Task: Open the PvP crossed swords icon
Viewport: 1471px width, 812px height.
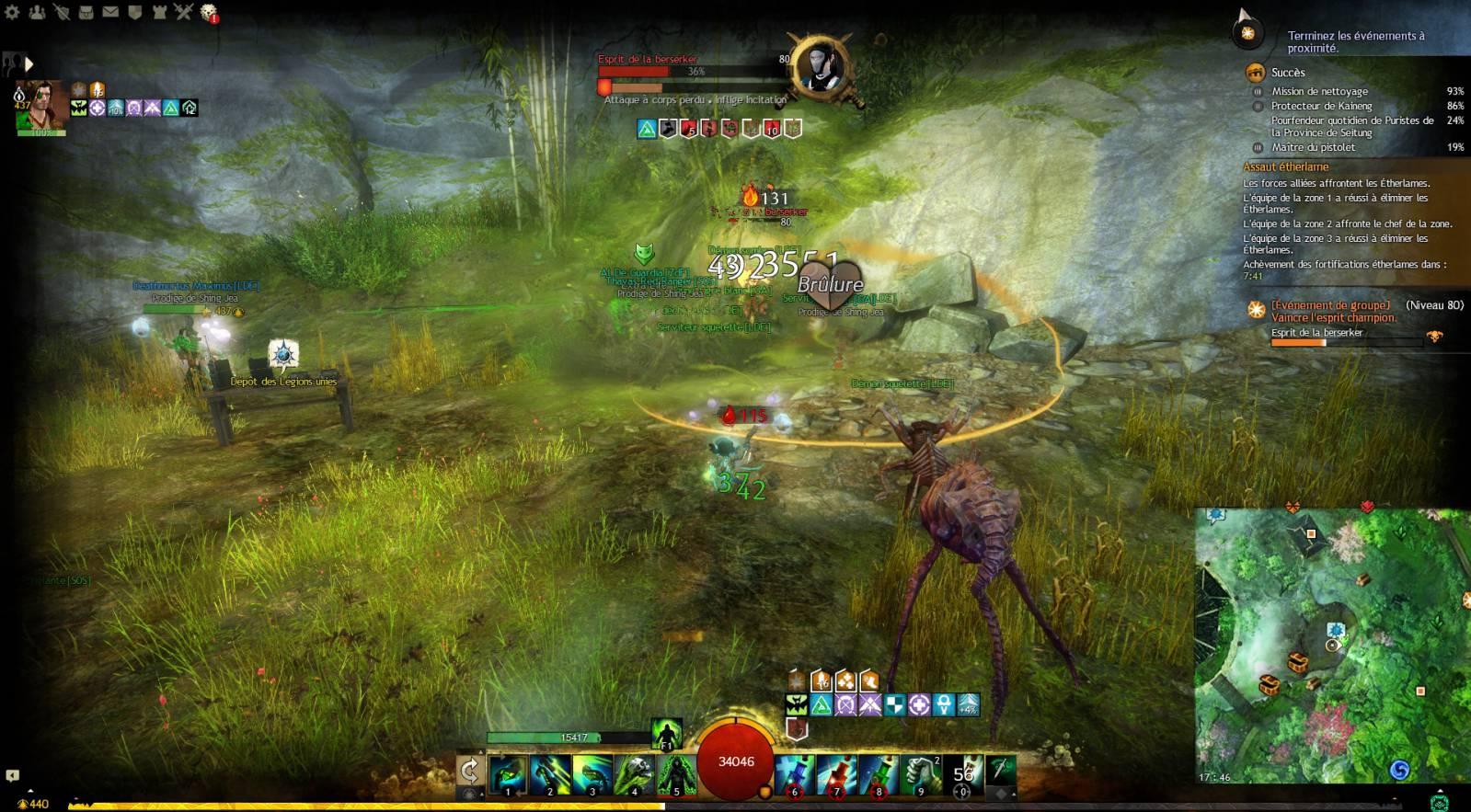Action: [183, 12]
